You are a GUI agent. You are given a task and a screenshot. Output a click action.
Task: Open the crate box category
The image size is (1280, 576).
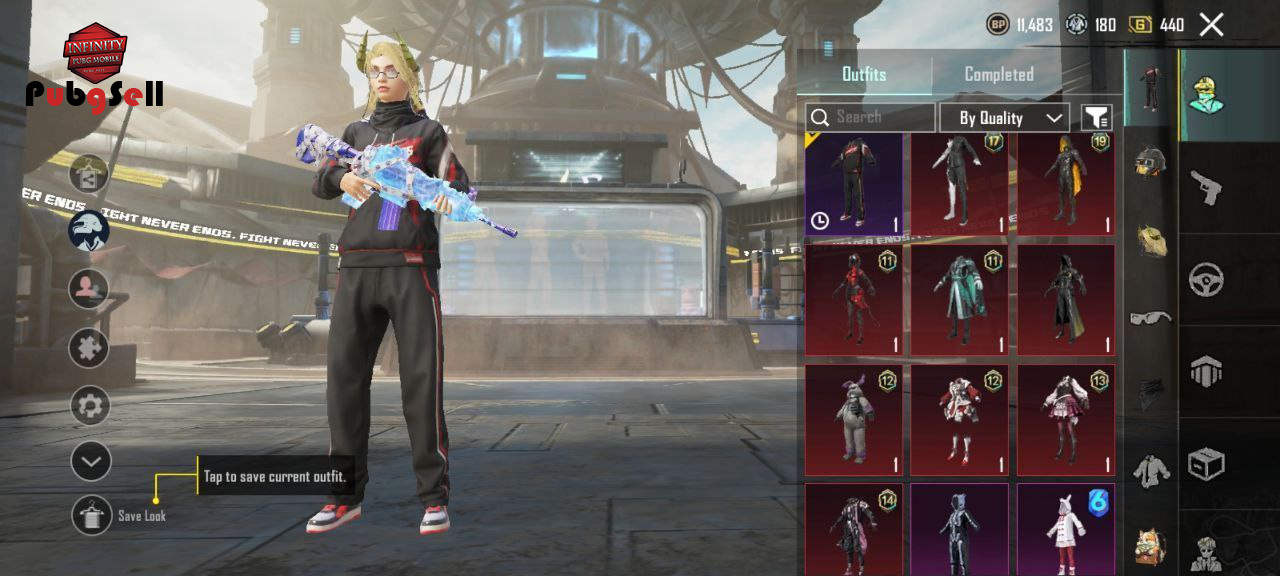pos(1206,464)
